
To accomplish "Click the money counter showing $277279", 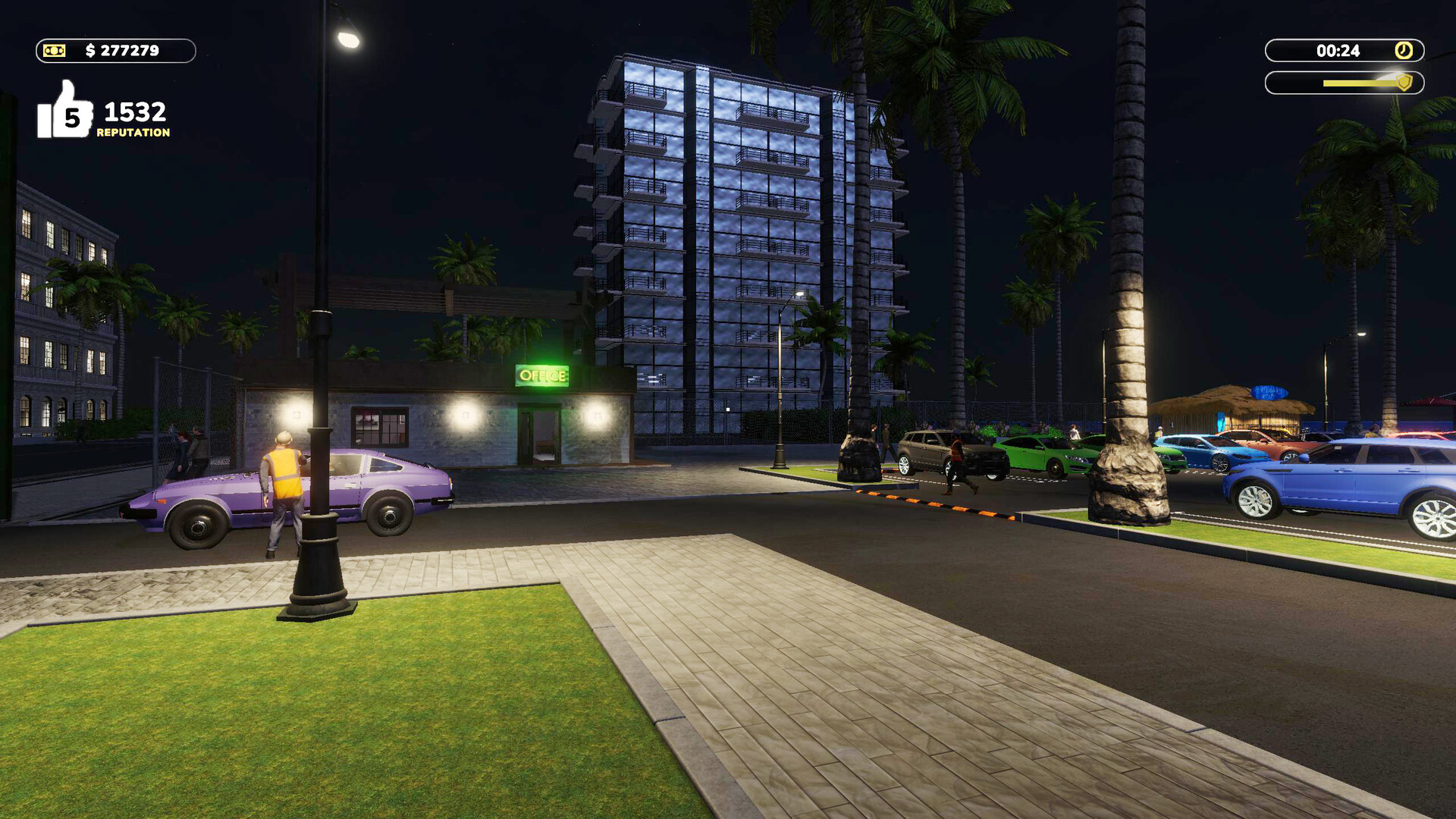I will (124, 52).
